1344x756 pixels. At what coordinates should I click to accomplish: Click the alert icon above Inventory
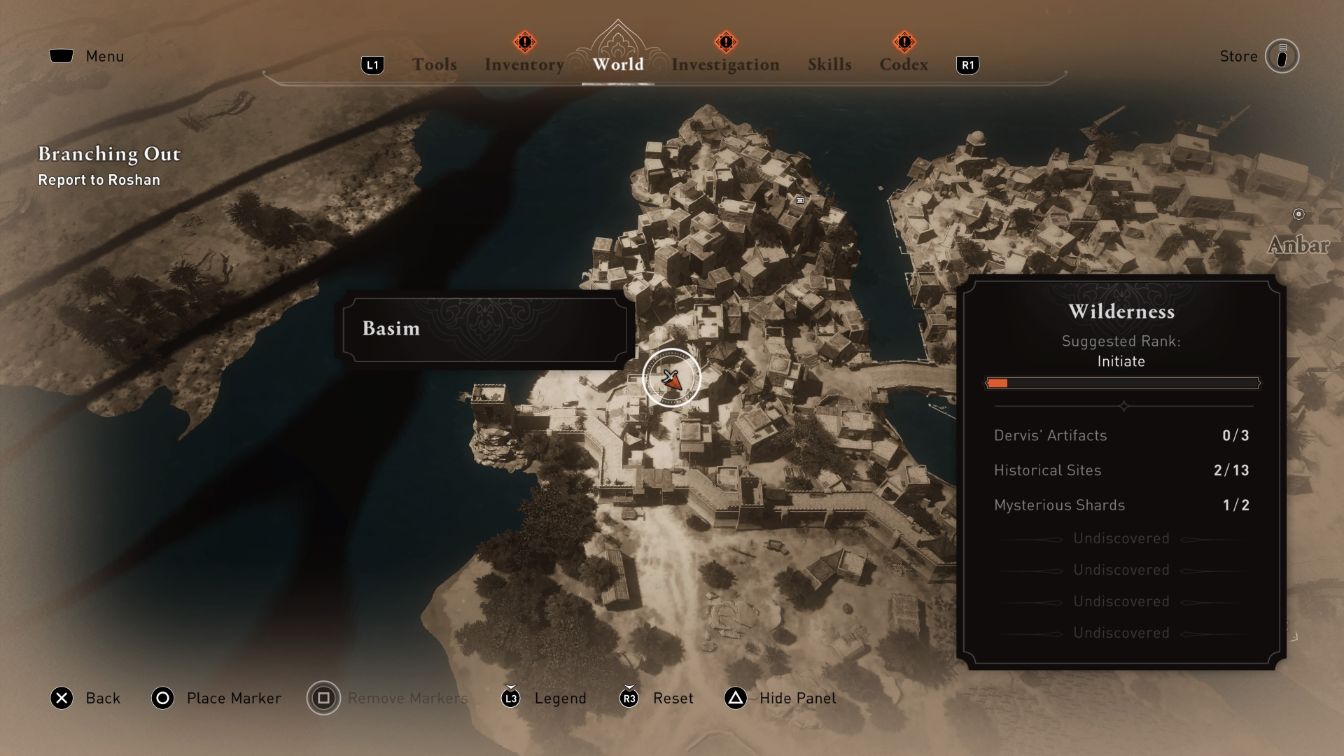click(x=523, y=43)
